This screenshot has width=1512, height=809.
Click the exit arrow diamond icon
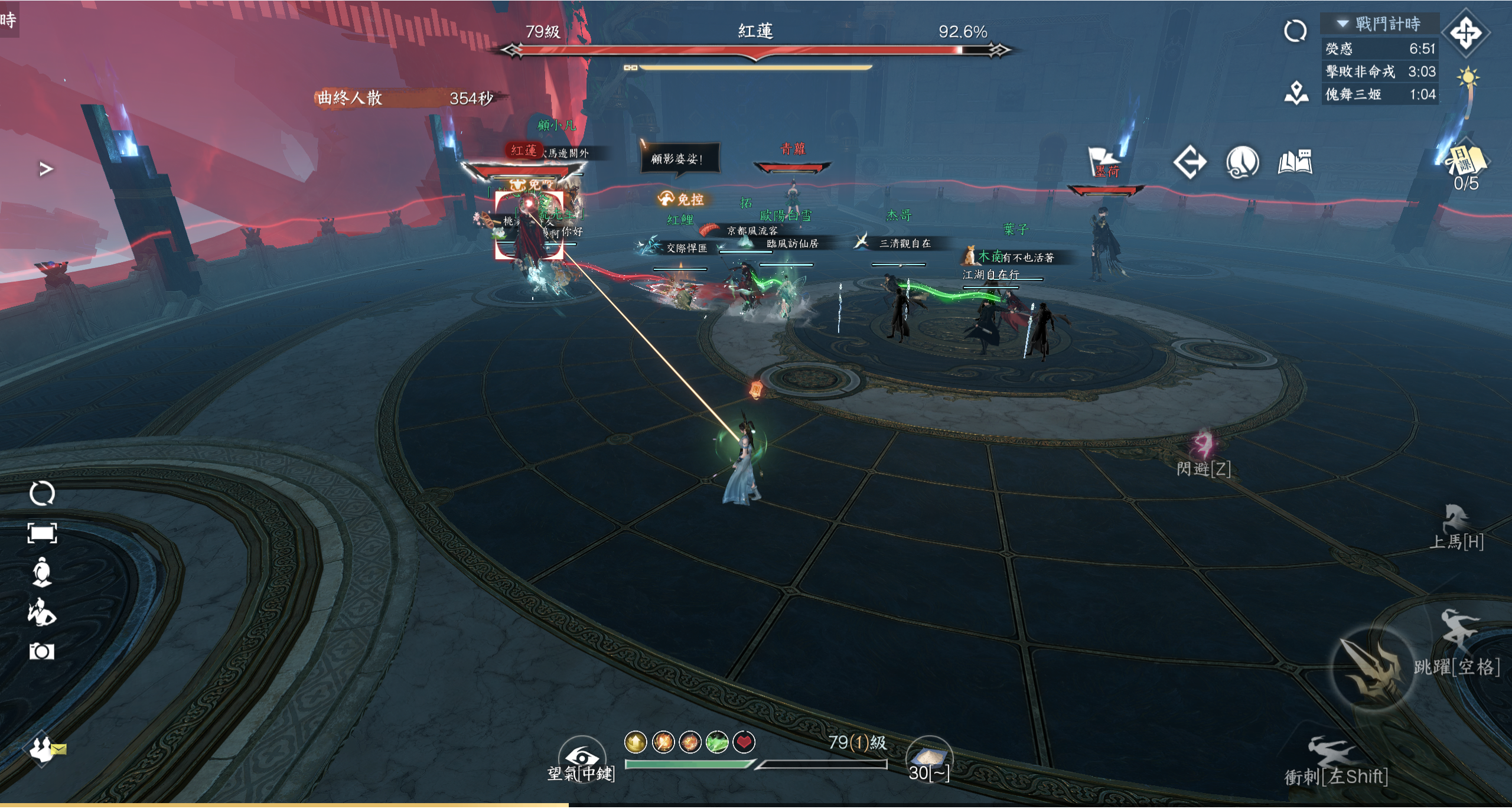[1190, 162]
